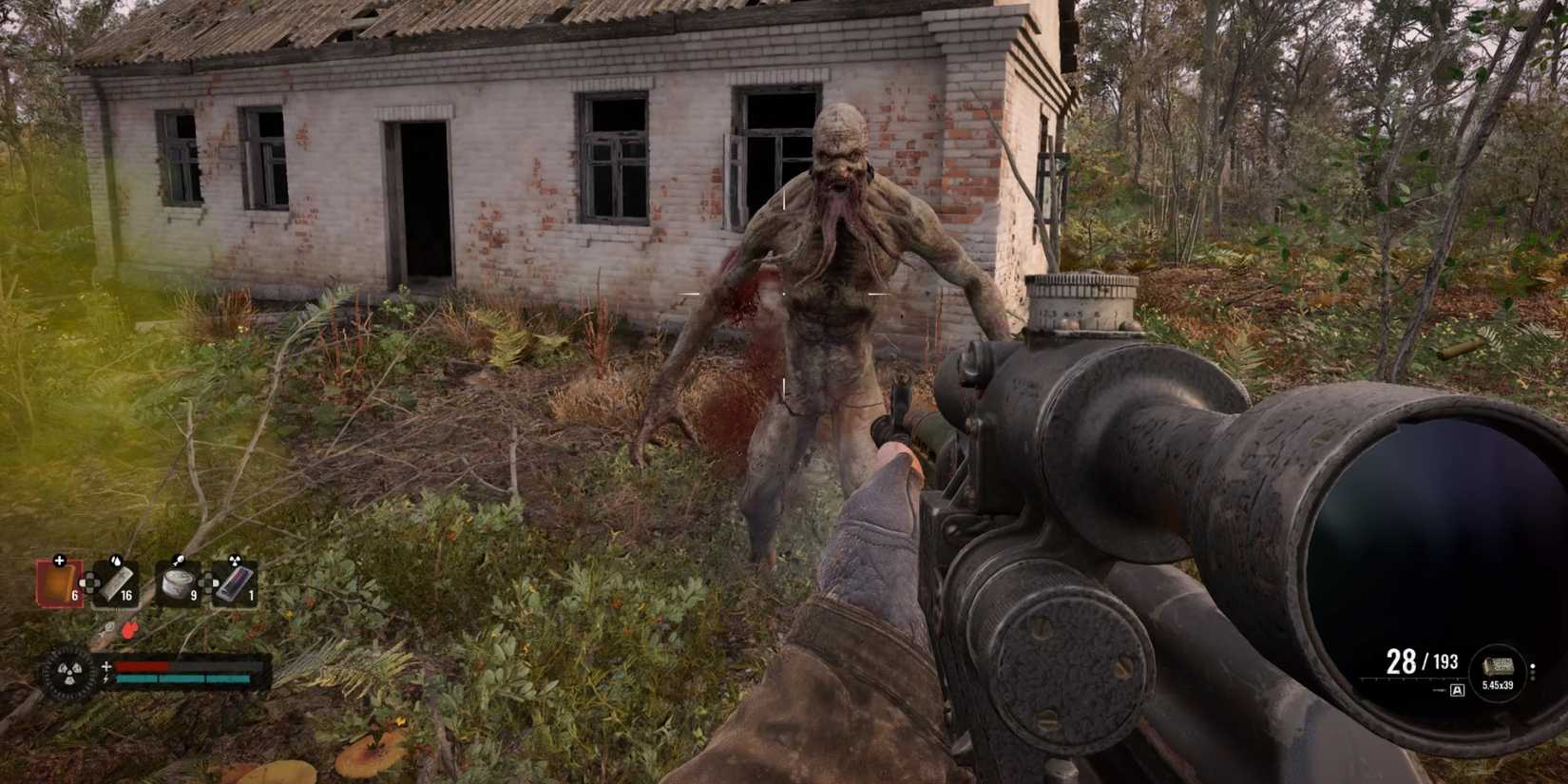Open the radiation detector dial gauge
The width and height of the screenshot is (1568, 784).
[x=68, y=670]
